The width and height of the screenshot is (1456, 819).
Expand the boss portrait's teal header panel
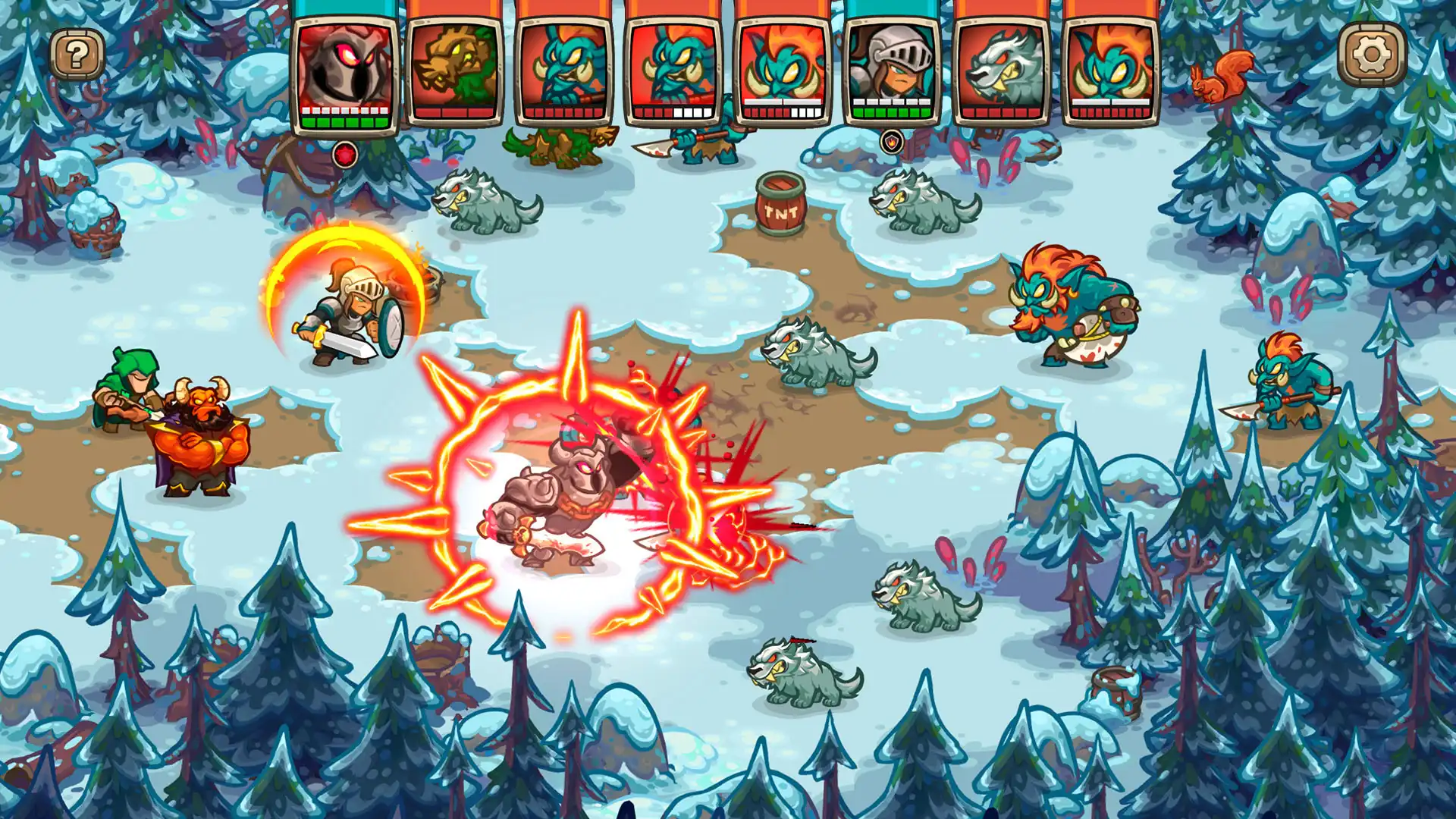tap(345, 9)
